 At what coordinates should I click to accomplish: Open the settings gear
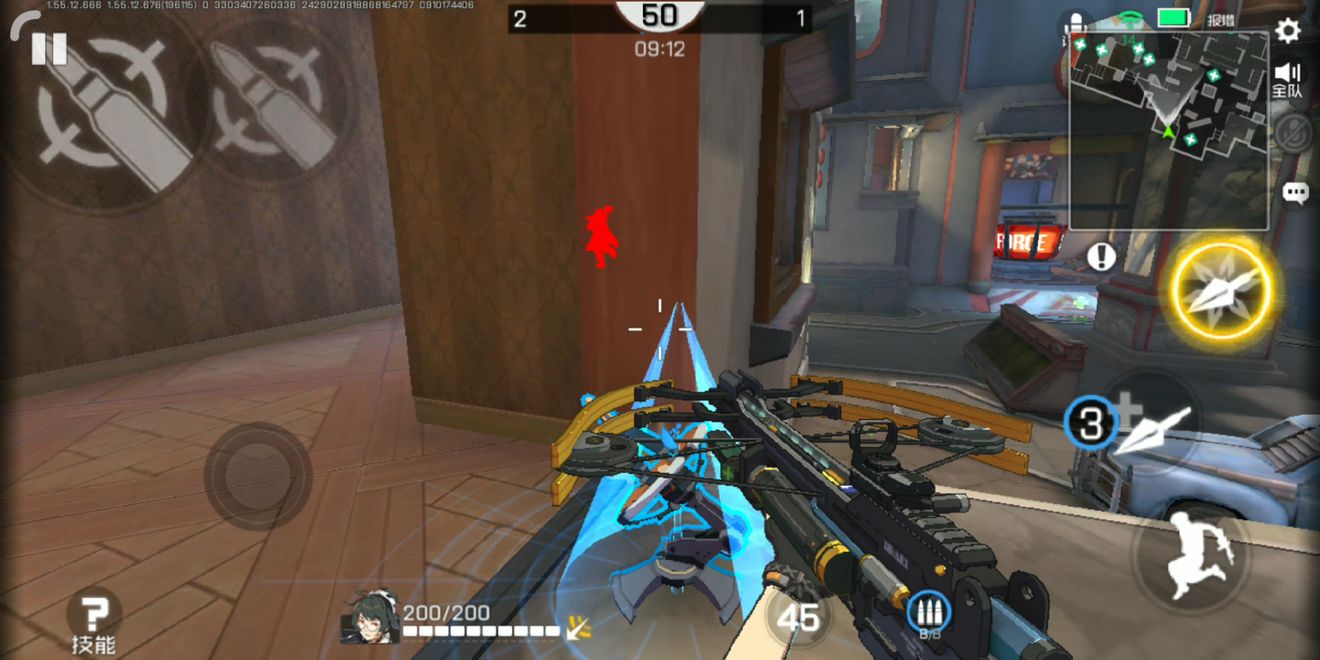pos(1288,30)
